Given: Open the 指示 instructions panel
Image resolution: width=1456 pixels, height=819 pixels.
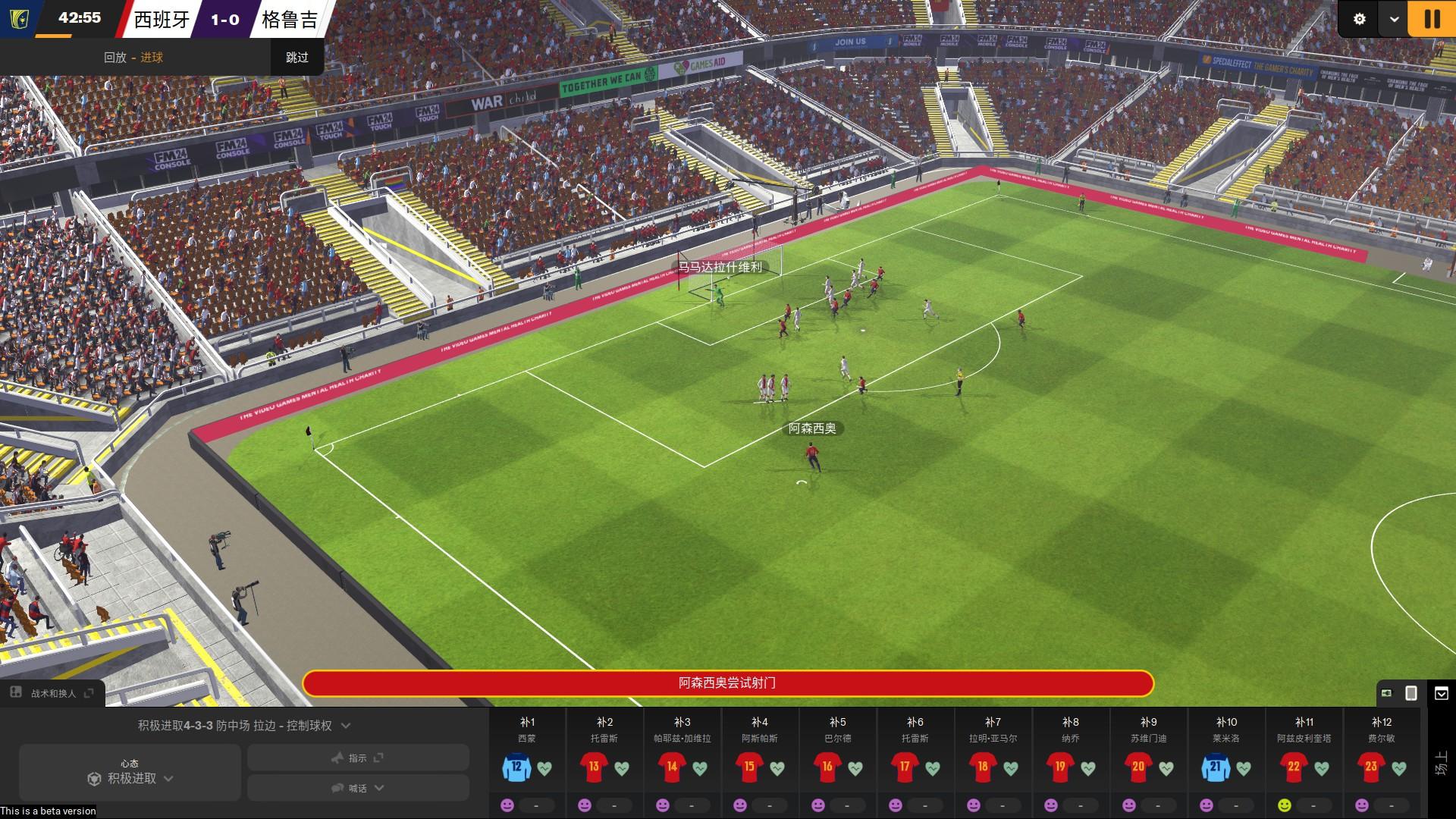Looking at the screenshot, I should click(358, 758).
